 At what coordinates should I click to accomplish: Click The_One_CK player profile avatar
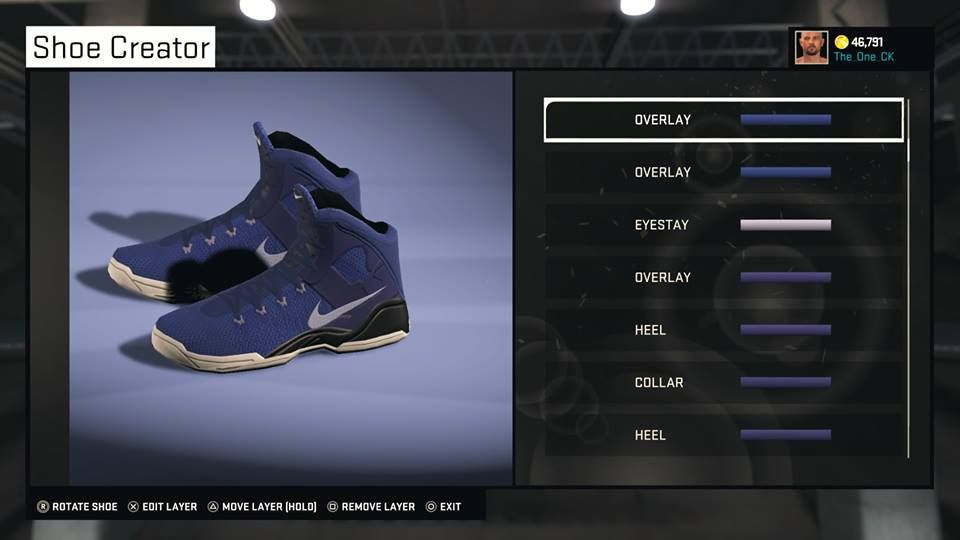[x=811, y=47]
